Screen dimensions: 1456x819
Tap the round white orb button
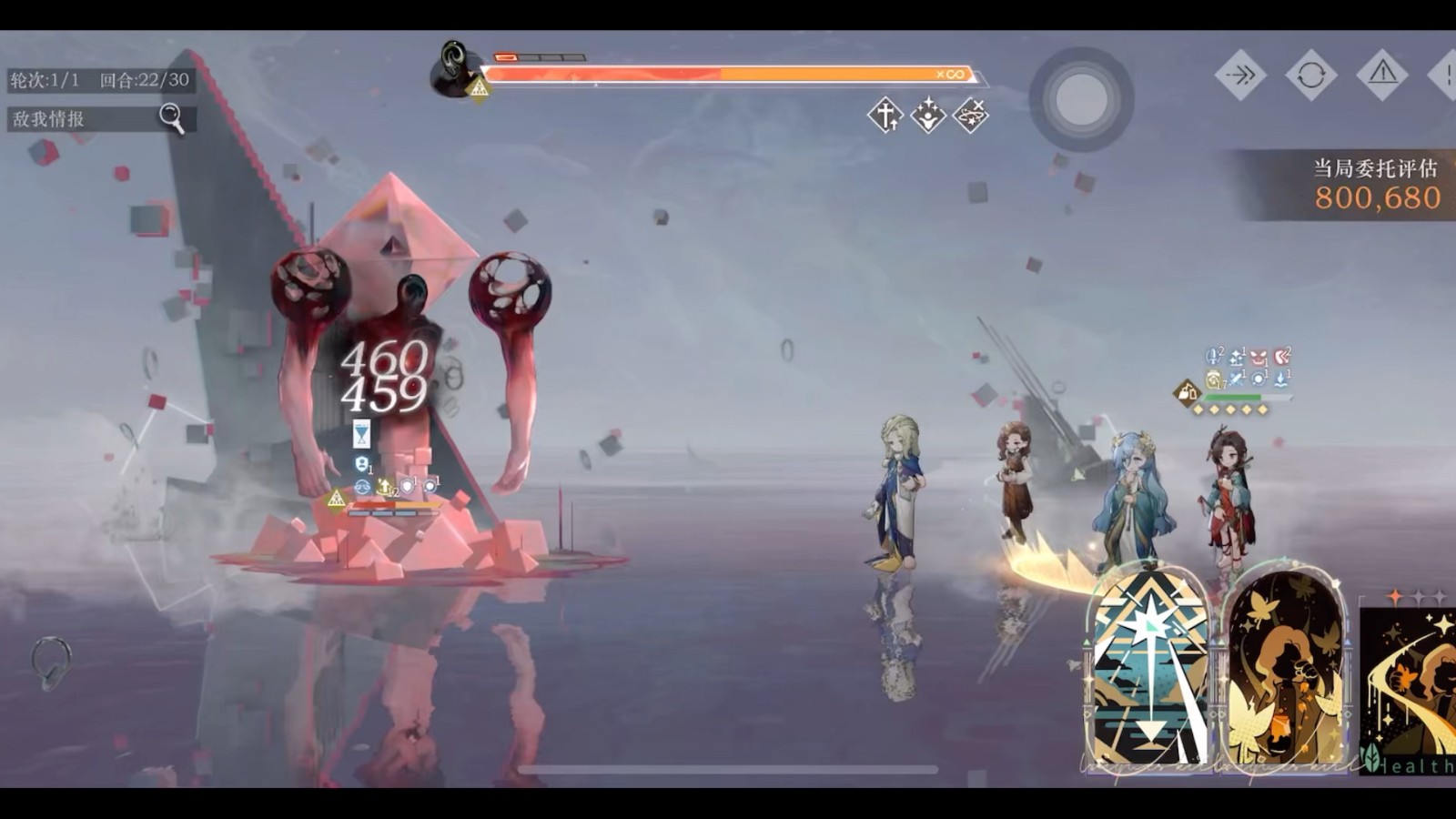[1081, 98]
